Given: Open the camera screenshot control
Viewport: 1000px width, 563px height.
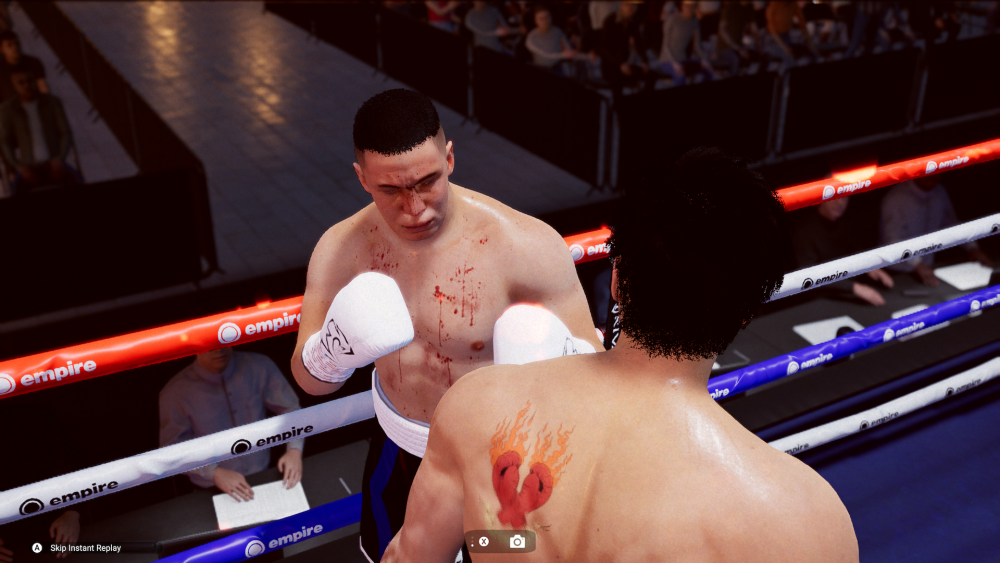Looking at the screenshot, I should tap(517, 542).
